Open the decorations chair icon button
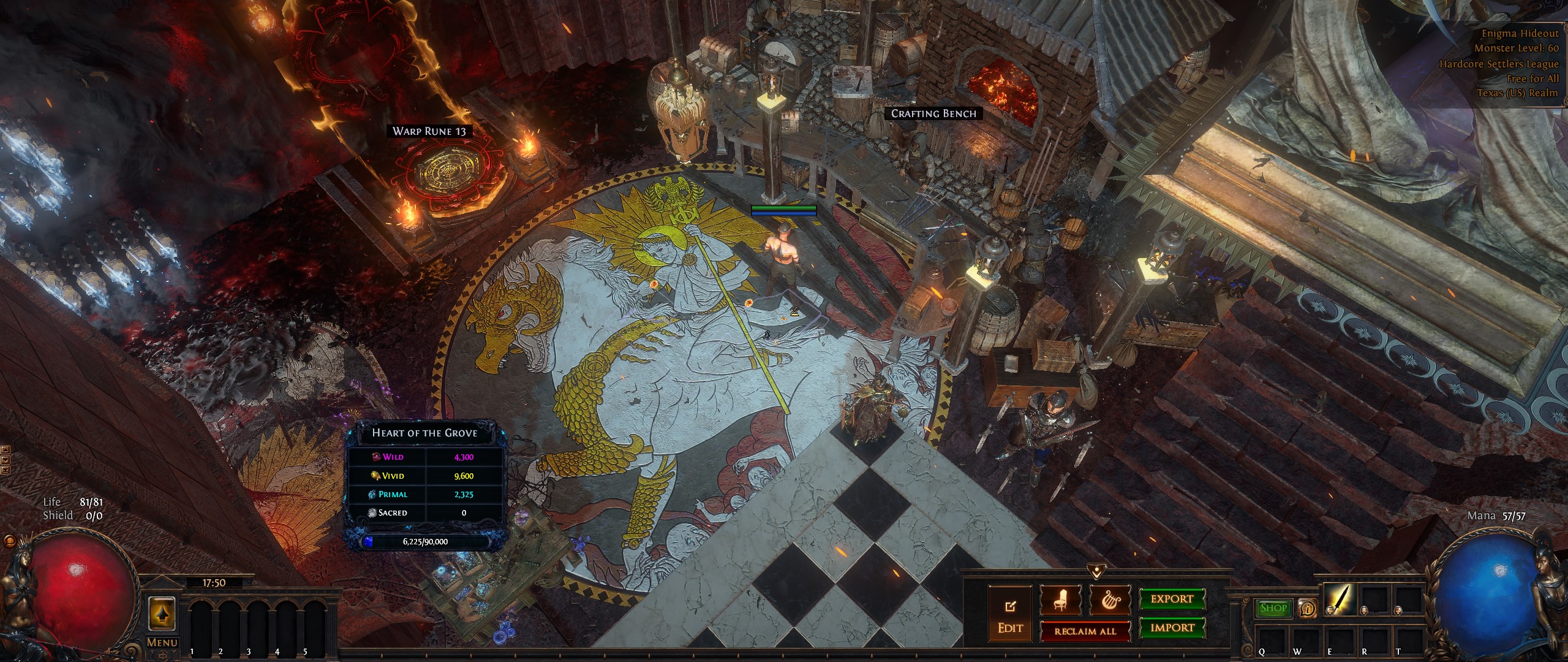 [x=1060, y=600]
